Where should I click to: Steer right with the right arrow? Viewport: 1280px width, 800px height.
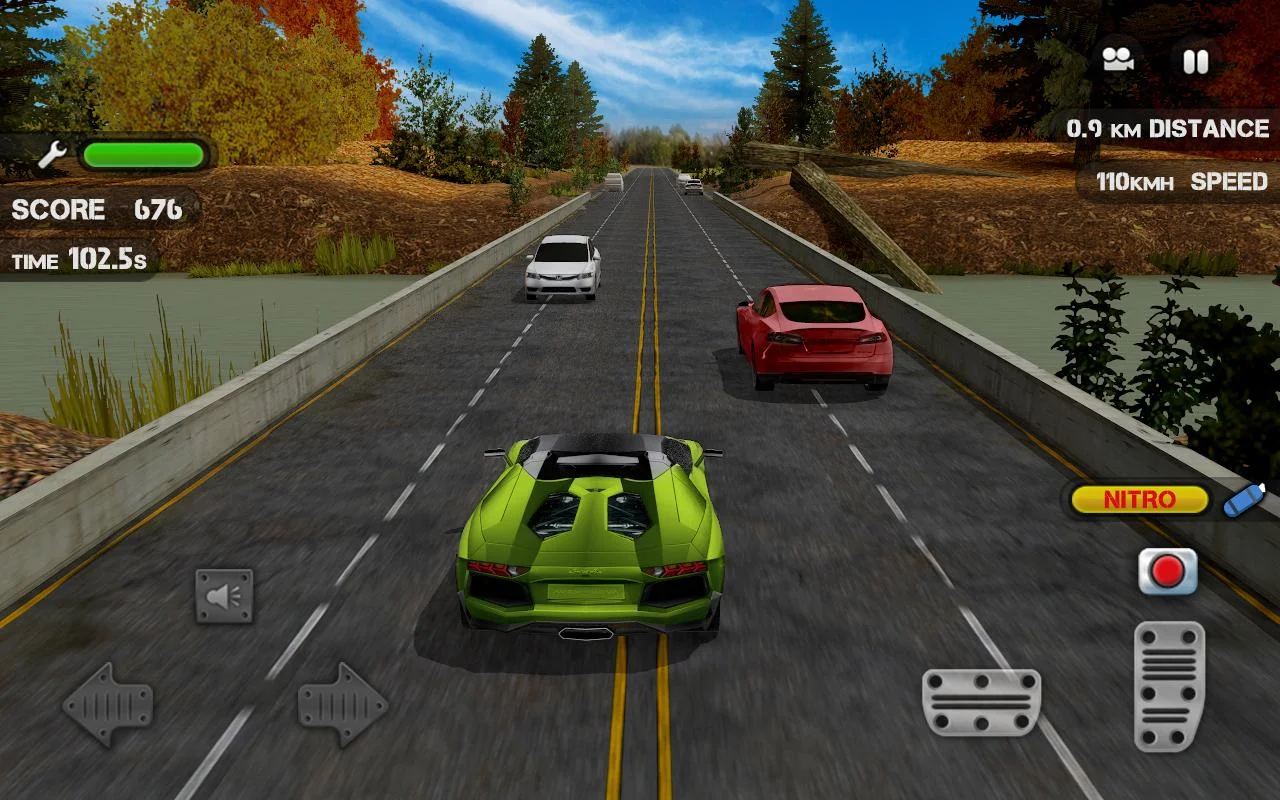click(x=342, y=704)
